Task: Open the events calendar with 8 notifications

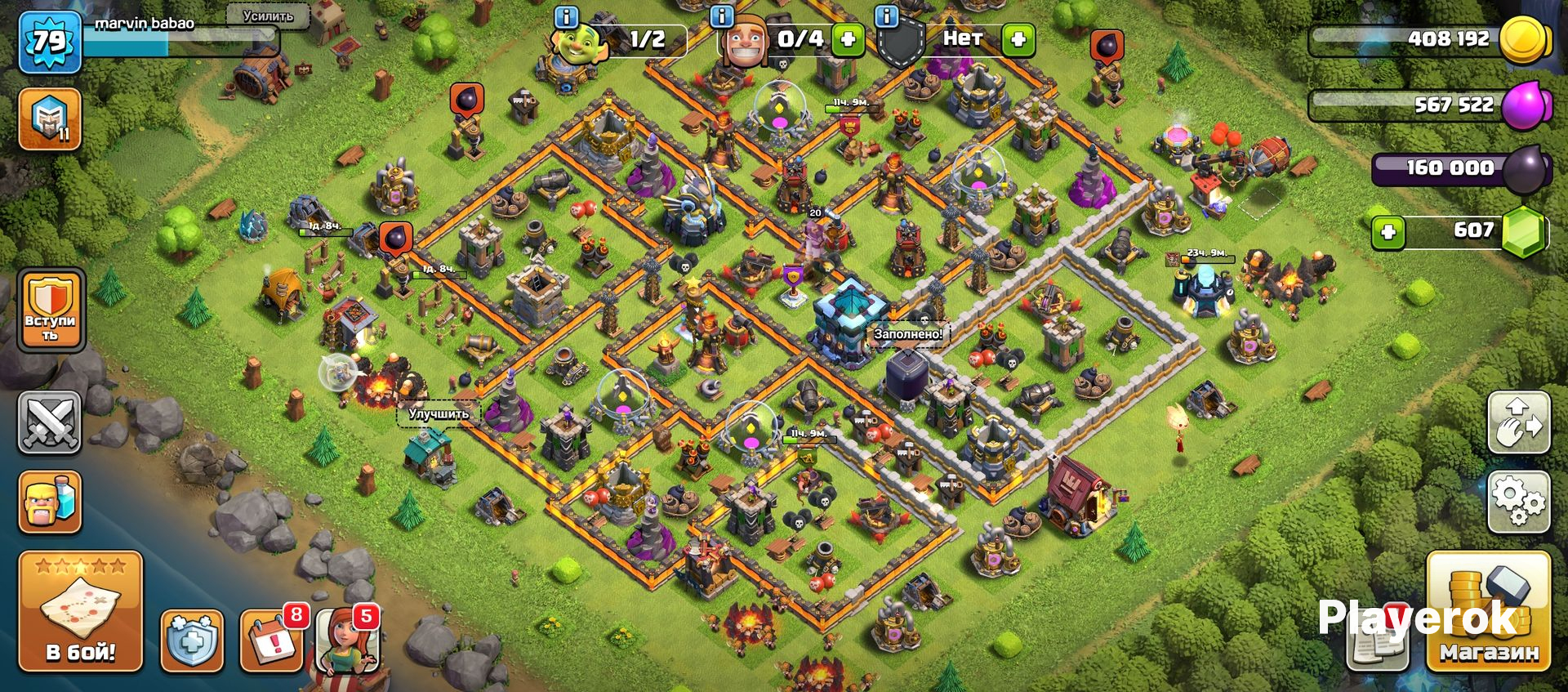Action: pos(272,641)
